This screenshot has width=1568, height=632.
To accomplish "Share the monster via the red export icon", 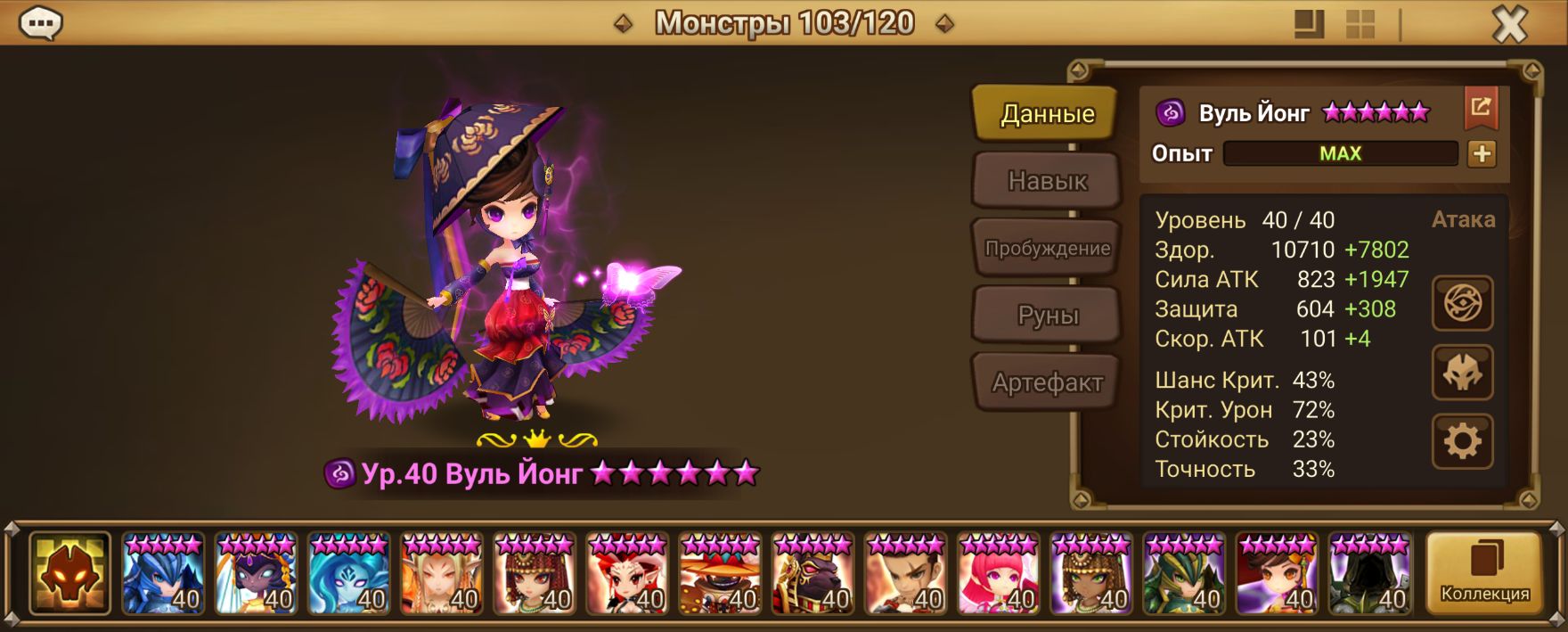I will click(x=1481, y=109).
